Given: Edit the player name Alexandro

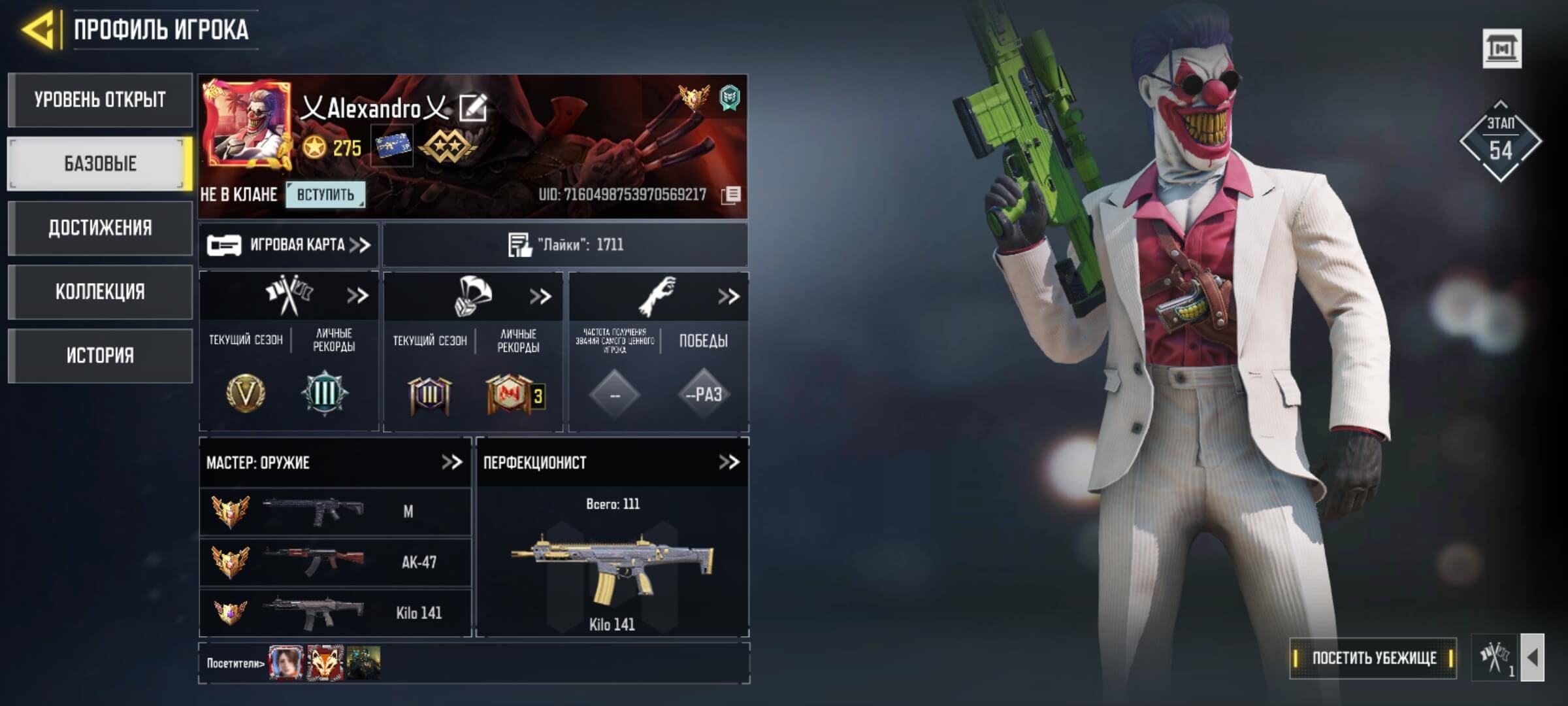Looking at the screenshot, I should pyautogui.click(x=472, y=108).
